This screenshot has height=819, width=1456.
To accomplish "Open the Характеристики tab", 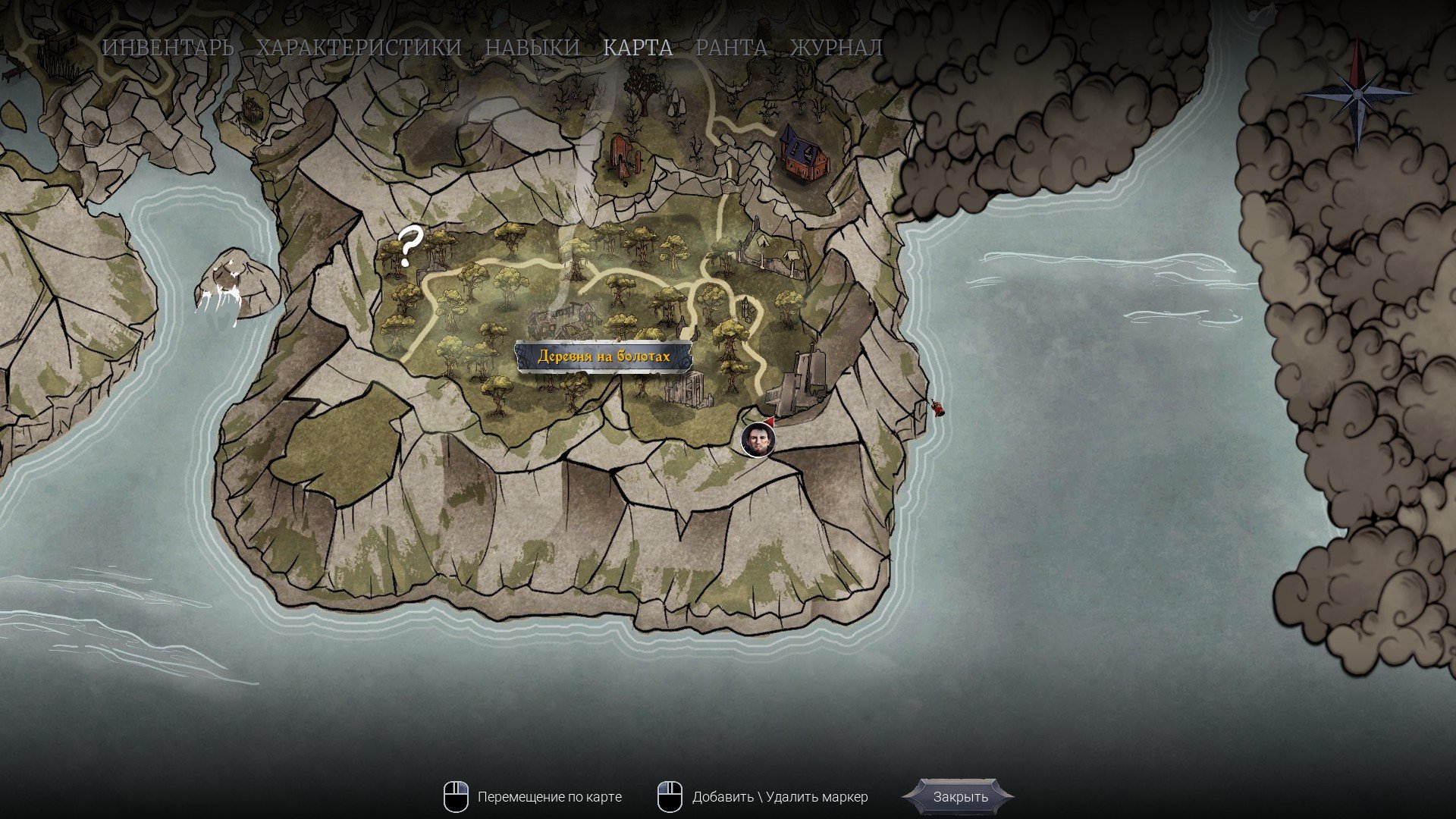I will (x=359, y=48).
